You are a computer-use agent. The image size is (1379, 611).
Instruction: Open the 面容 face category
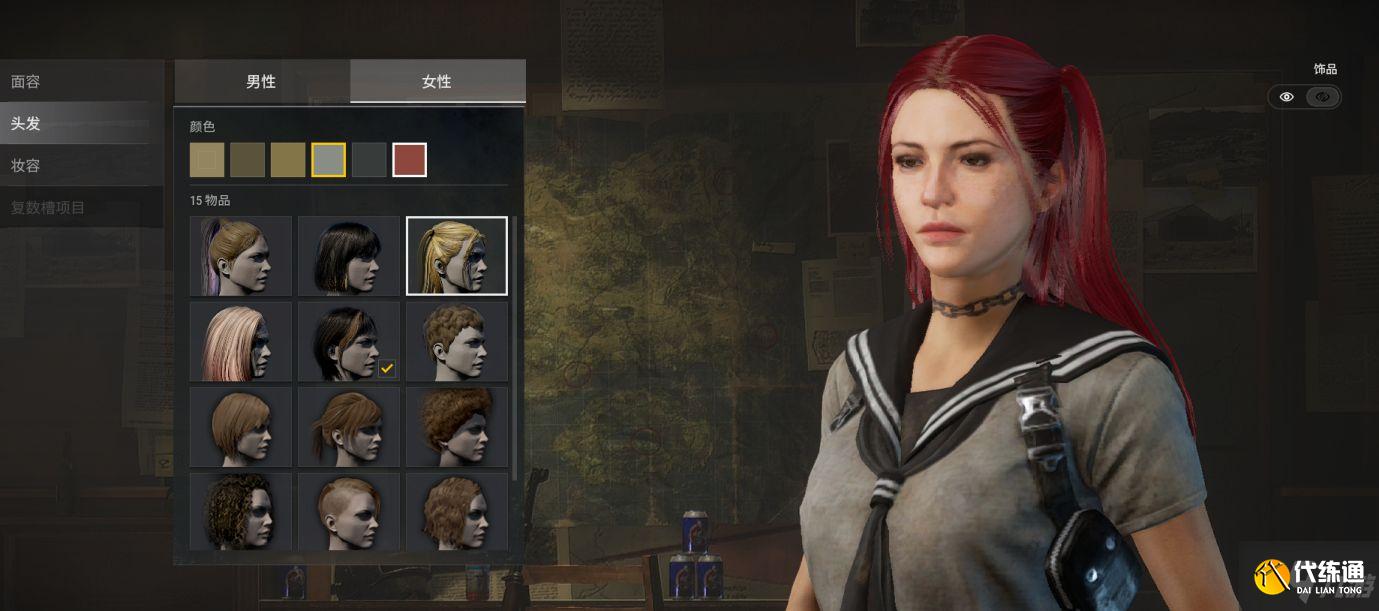[26, 82]
